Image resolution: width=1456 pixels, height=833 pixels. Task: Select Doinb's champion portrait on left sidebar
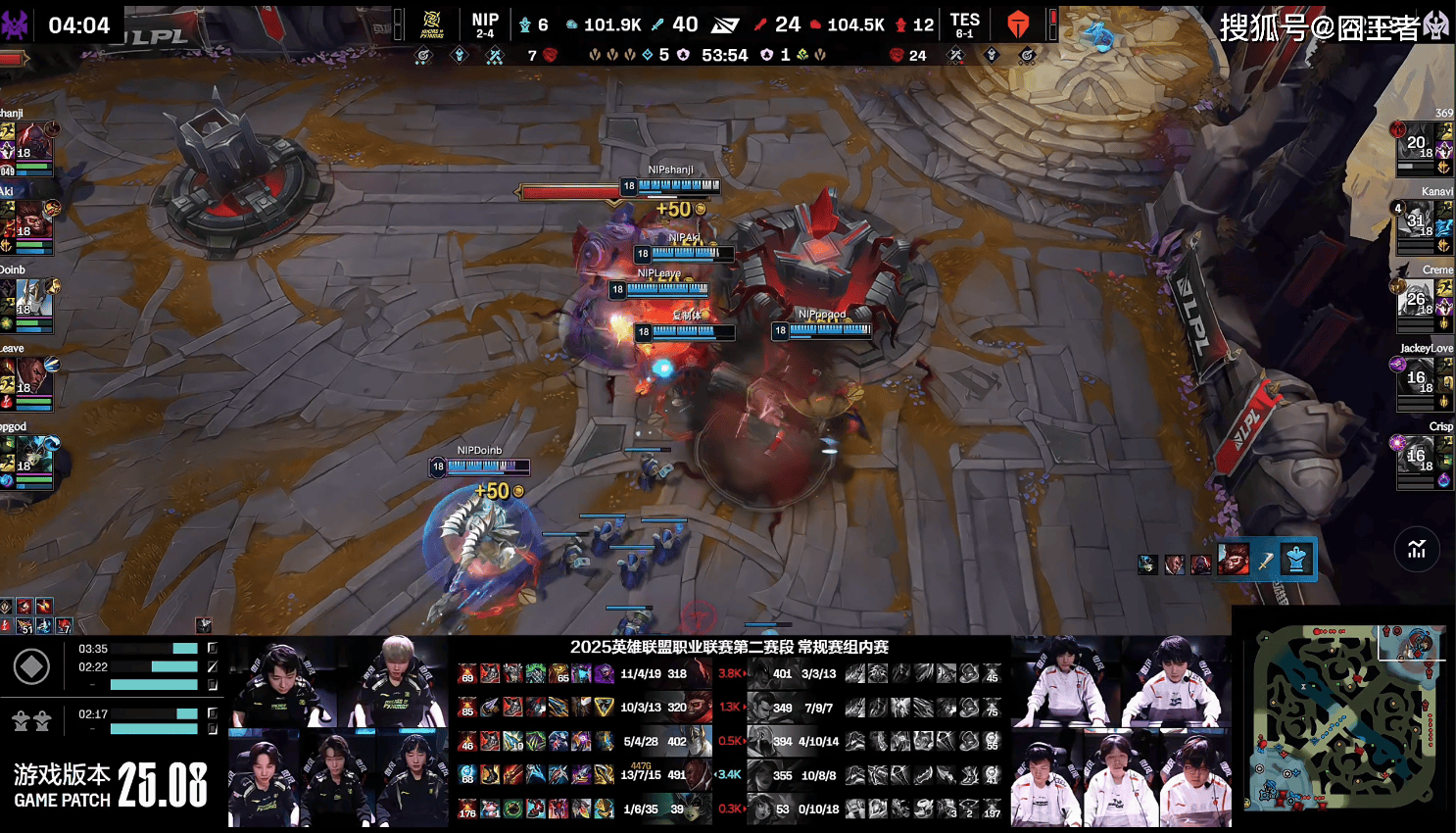32,299
